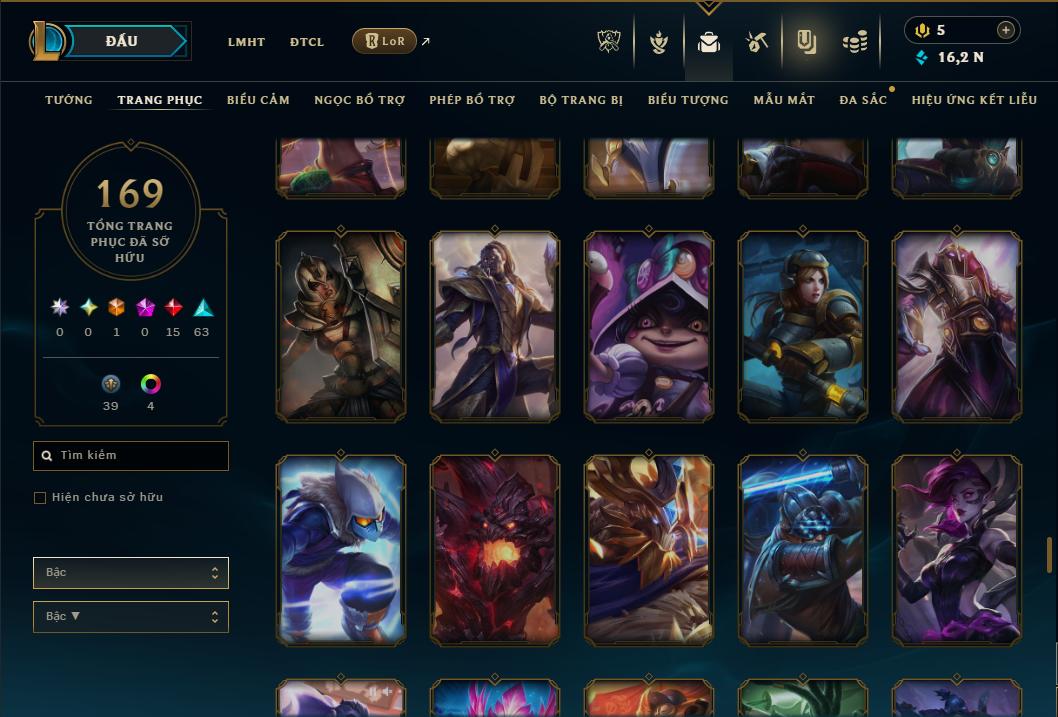Open the BIỂU CẢM tab
The image size is (1058, 717).
coord(258,100)
